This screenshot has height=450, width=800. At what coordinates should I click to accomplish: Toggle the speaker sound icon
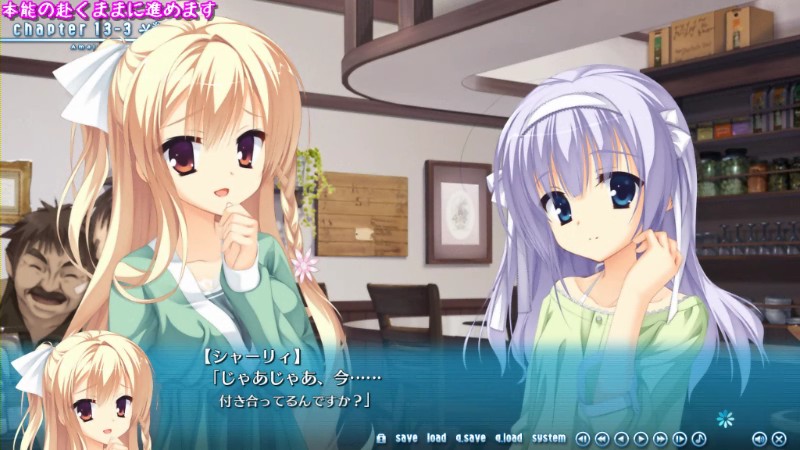pyautogui.click(x=759, y=438)
